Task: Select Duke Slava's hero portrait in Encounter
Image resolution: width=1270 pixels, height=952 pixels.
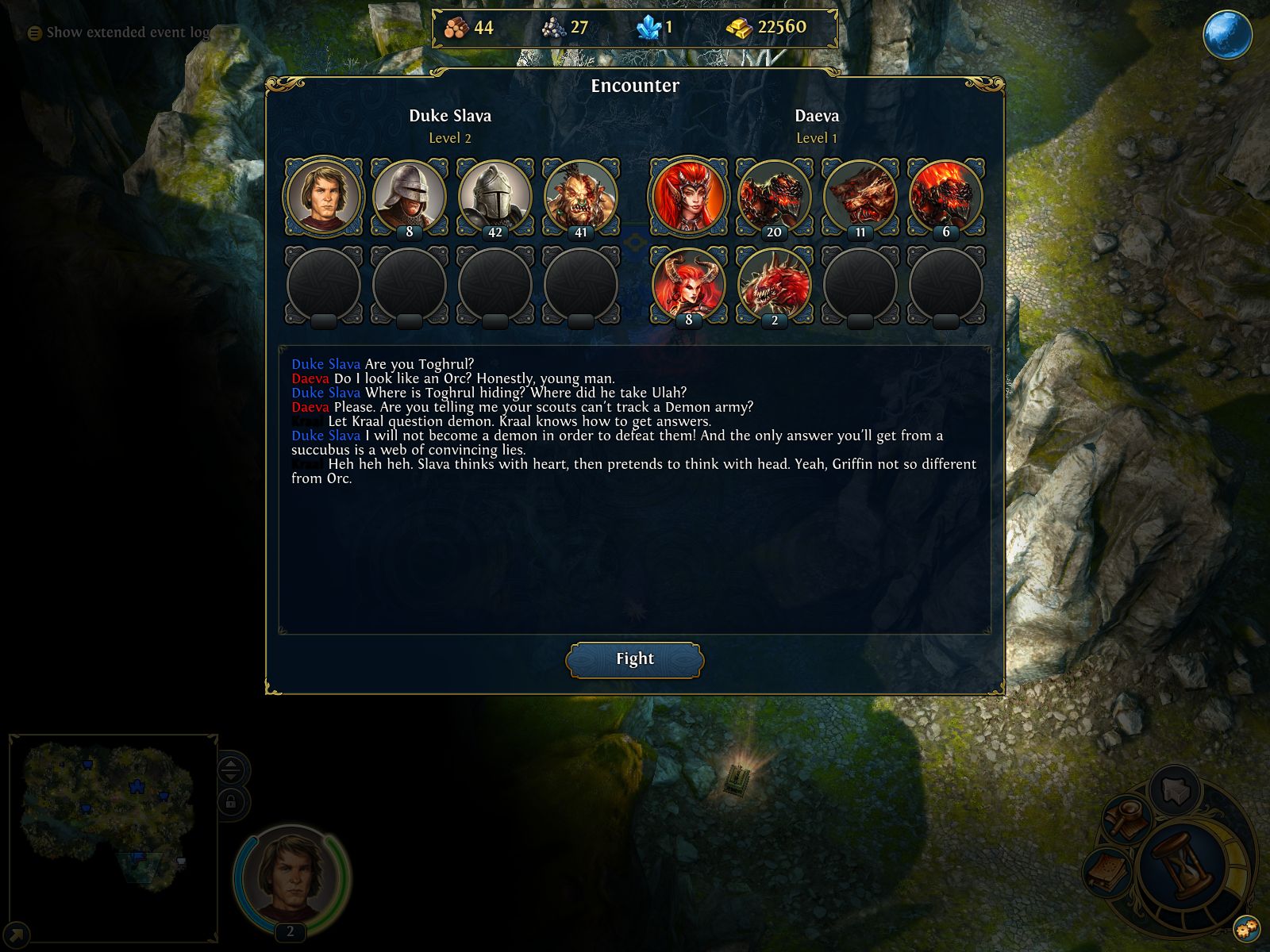Action: [323, 197]
